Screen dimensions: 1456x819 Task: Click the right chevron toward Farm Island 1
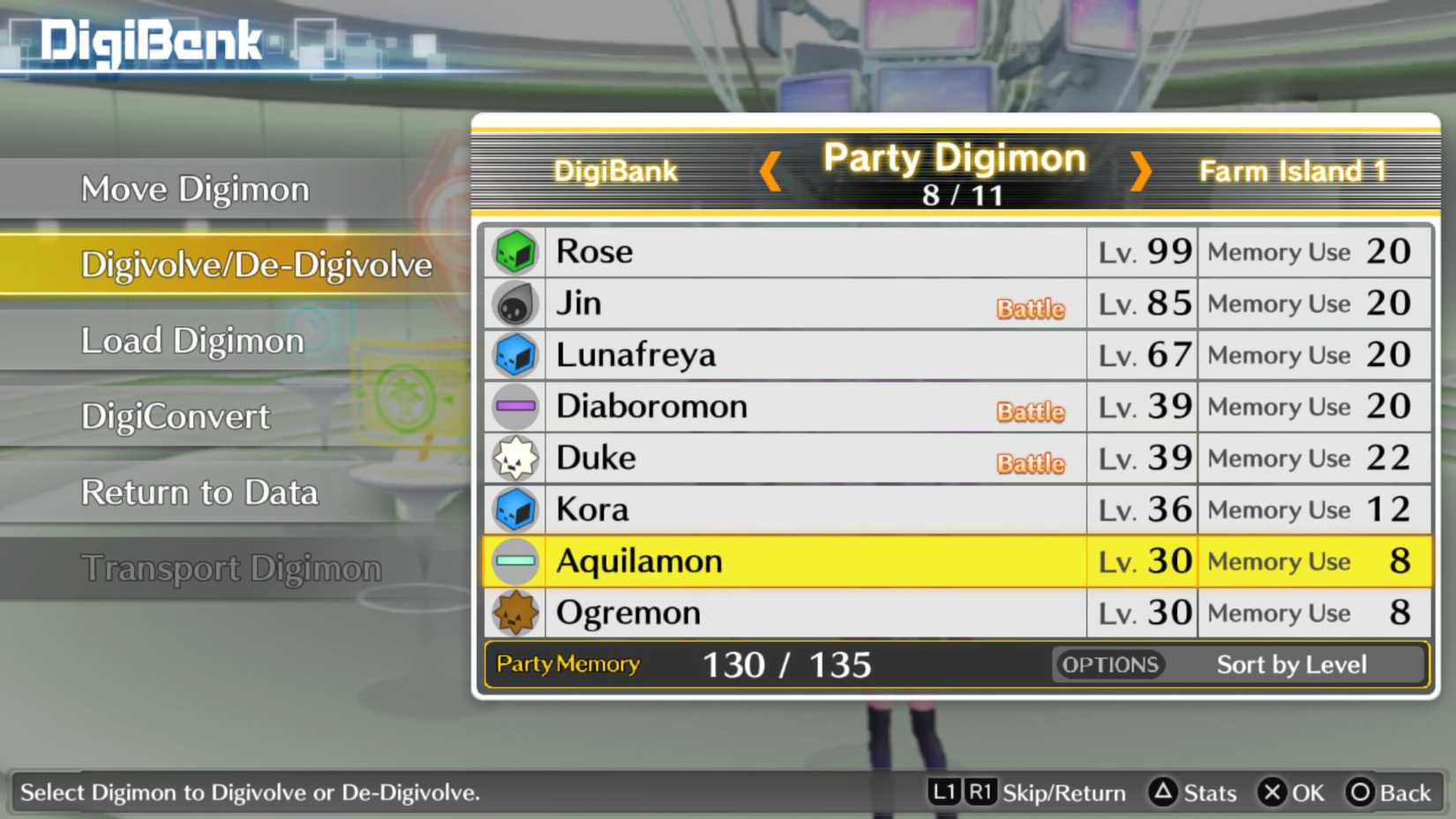[x=1139, y=173]
